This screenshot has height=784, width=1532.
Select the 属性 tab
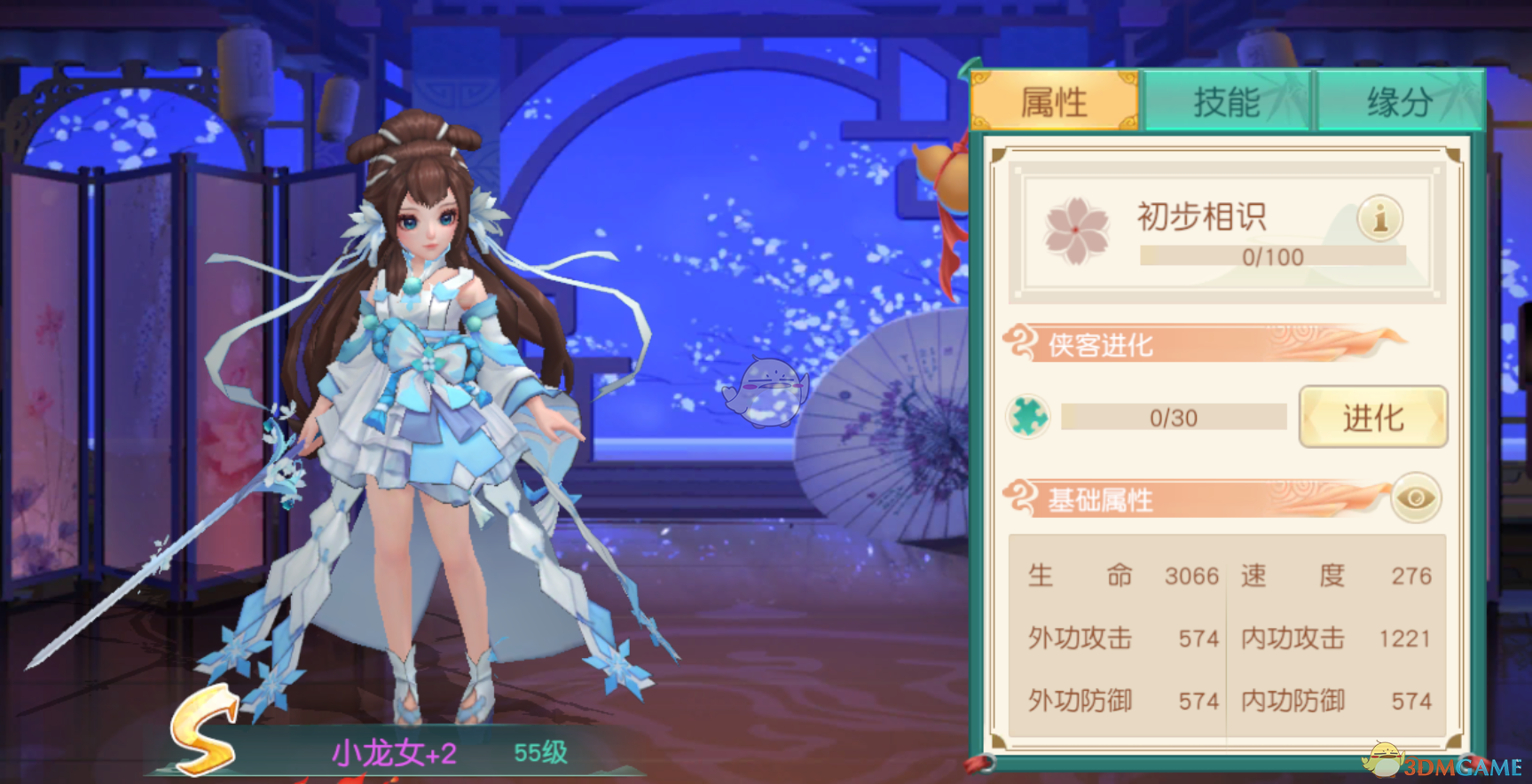pyautogui.click(x=1057, y=100)
